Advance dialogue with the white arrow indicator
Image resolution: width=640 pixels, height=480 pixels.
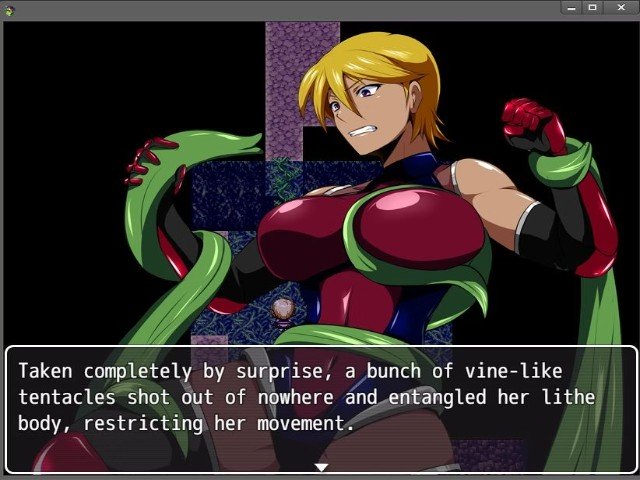[x=321, y=466]
